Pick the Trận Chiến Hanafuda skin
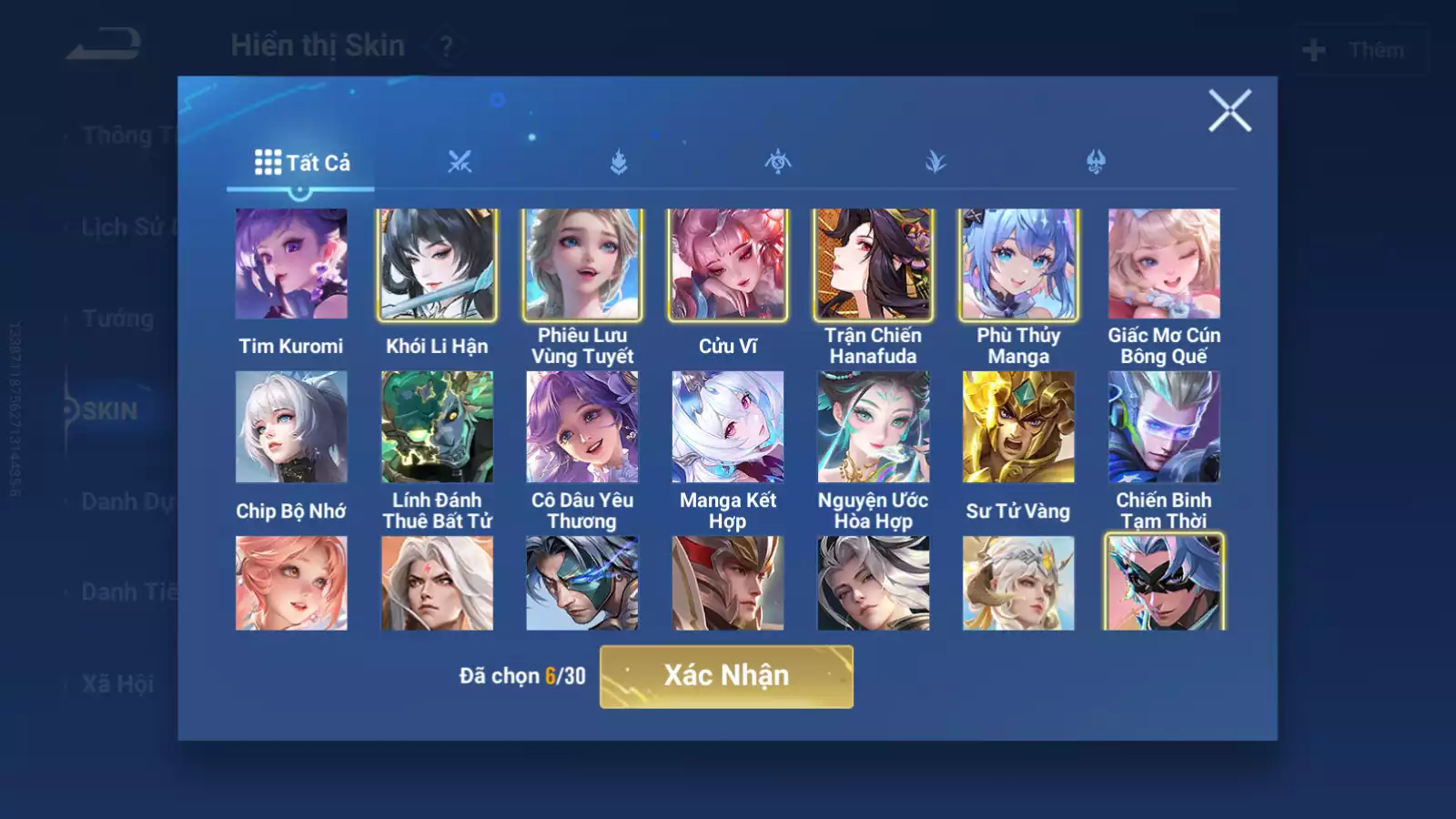 873,264
